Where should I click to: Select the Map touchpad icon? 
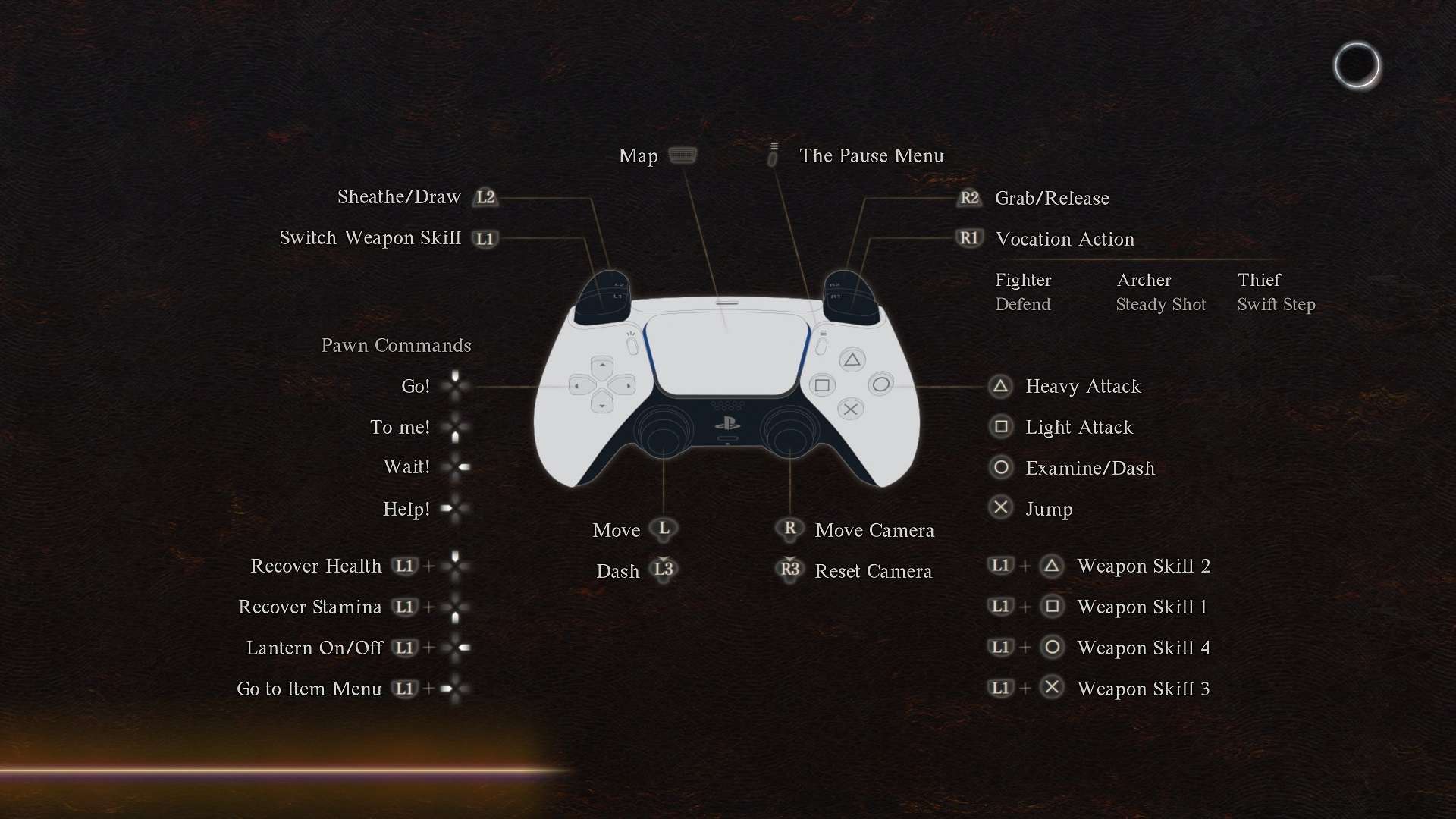[x=683, y=155]
